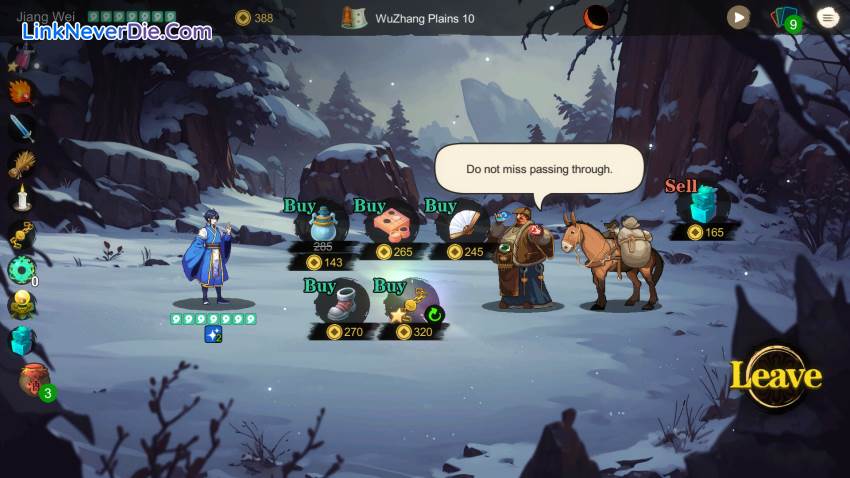Select the cyan cube relic in sidebar

[21, 340]
